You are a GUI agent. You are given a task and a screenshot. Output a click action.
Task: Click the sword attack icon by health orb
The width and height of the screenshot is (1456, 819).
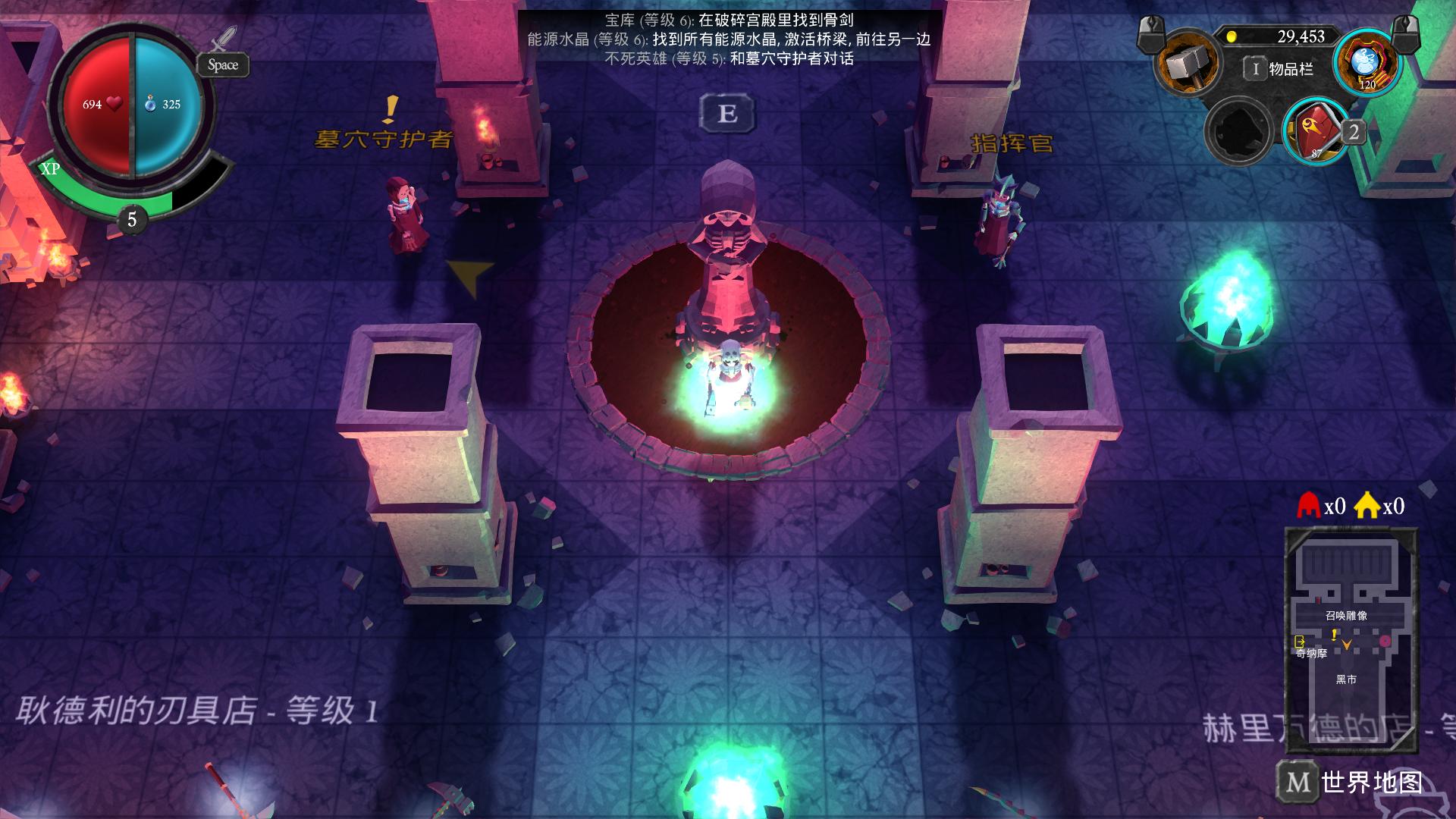224,38
